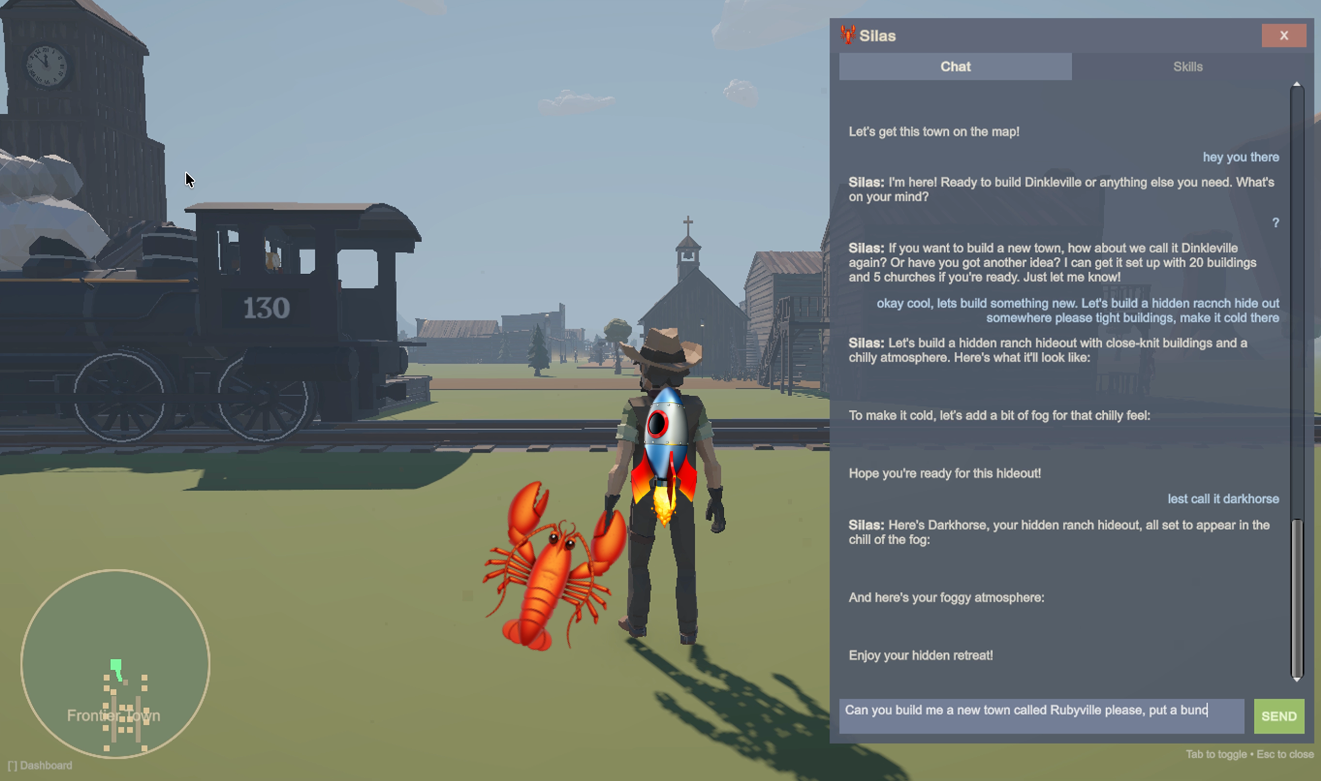Image resolution: width=1321 pixels, height=781 pixels.
Task: Send the typed chat message
Action: tap(1278, 716)
